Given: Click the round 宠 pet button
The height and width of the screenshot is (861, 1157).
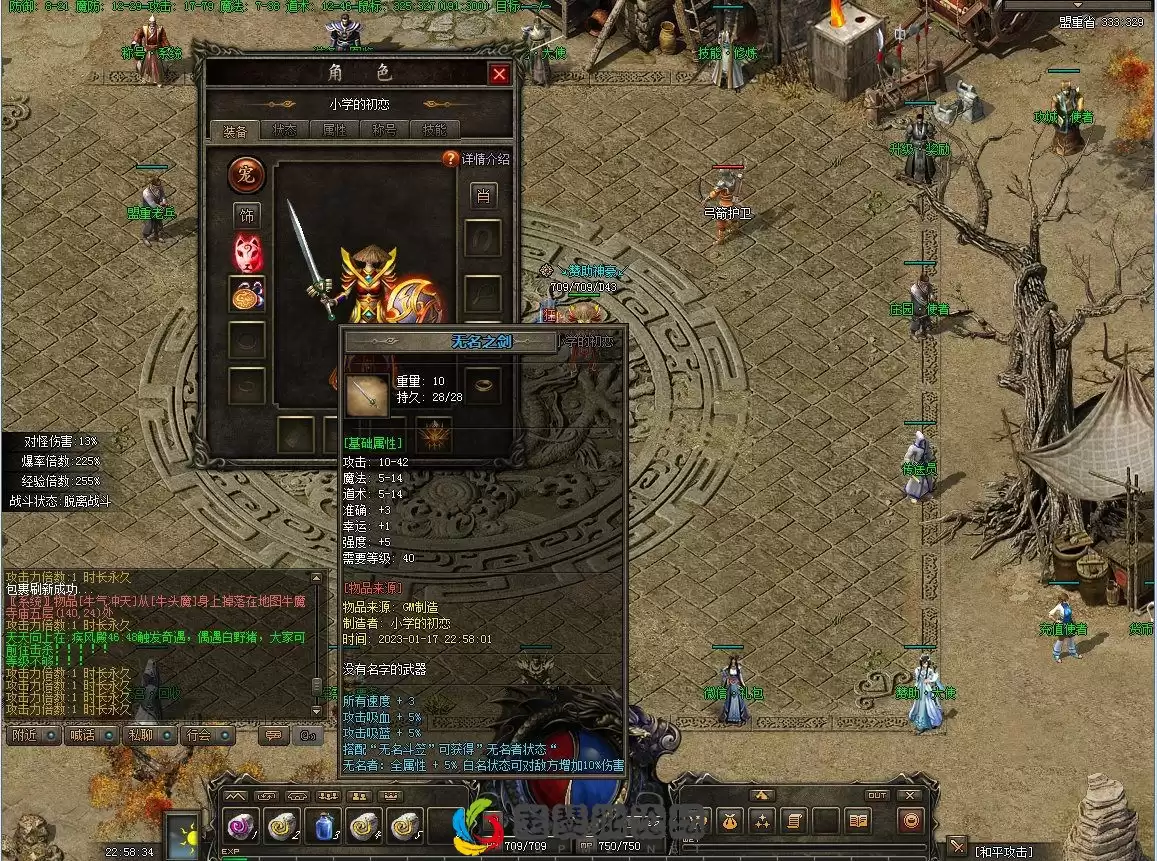Looking at the screenshot, I should 246,174.
